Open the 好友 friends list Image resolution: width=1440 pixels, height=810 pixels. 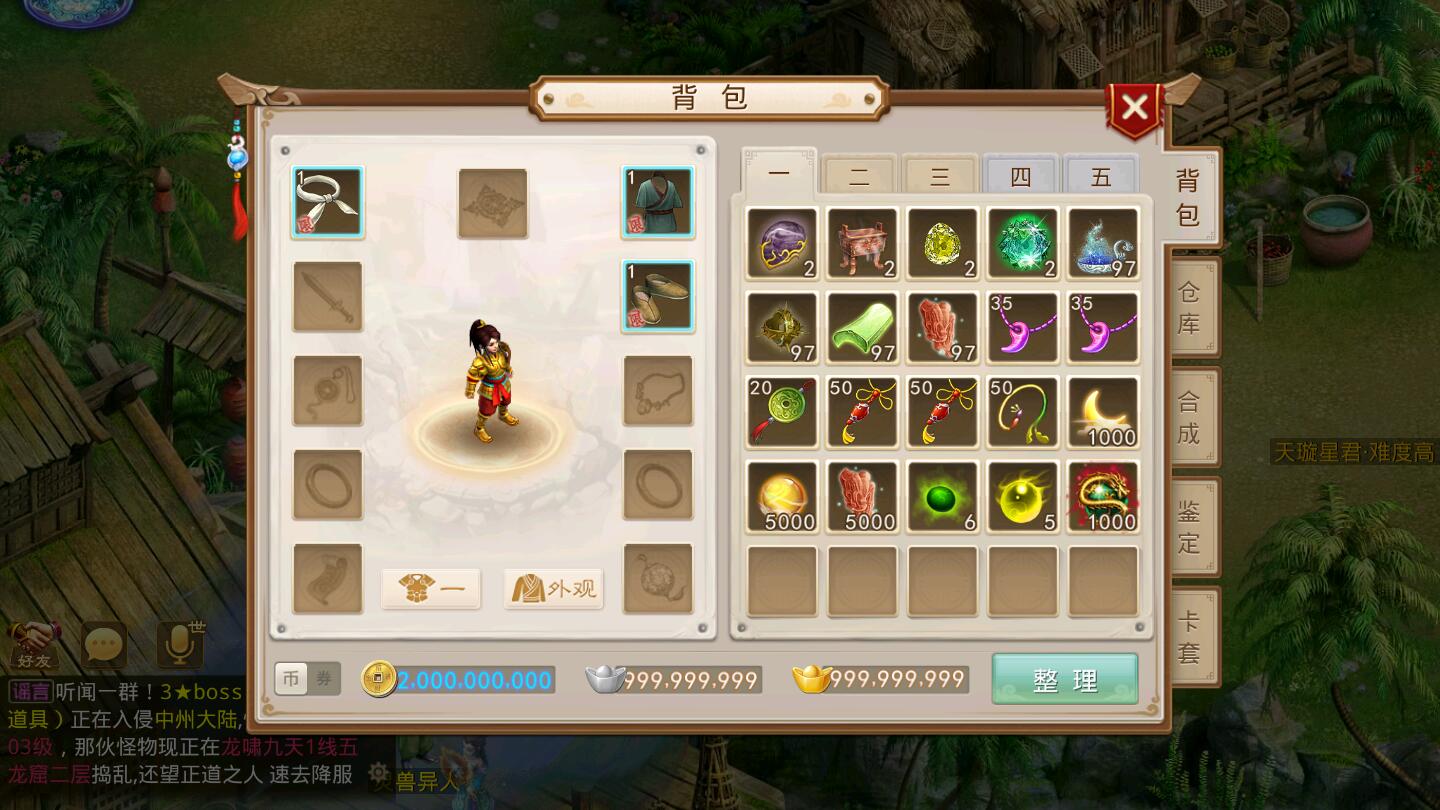pyautogui.click(x=35, y=645)
